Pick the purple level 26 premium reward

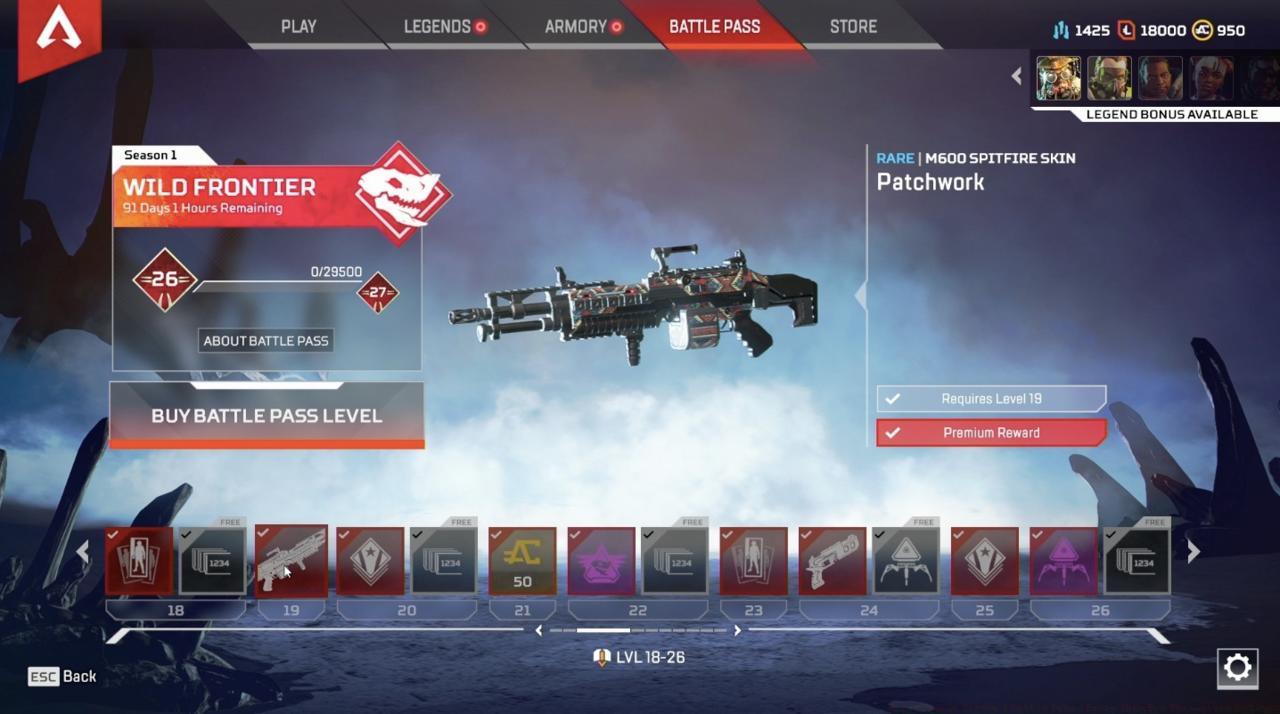1063,561
